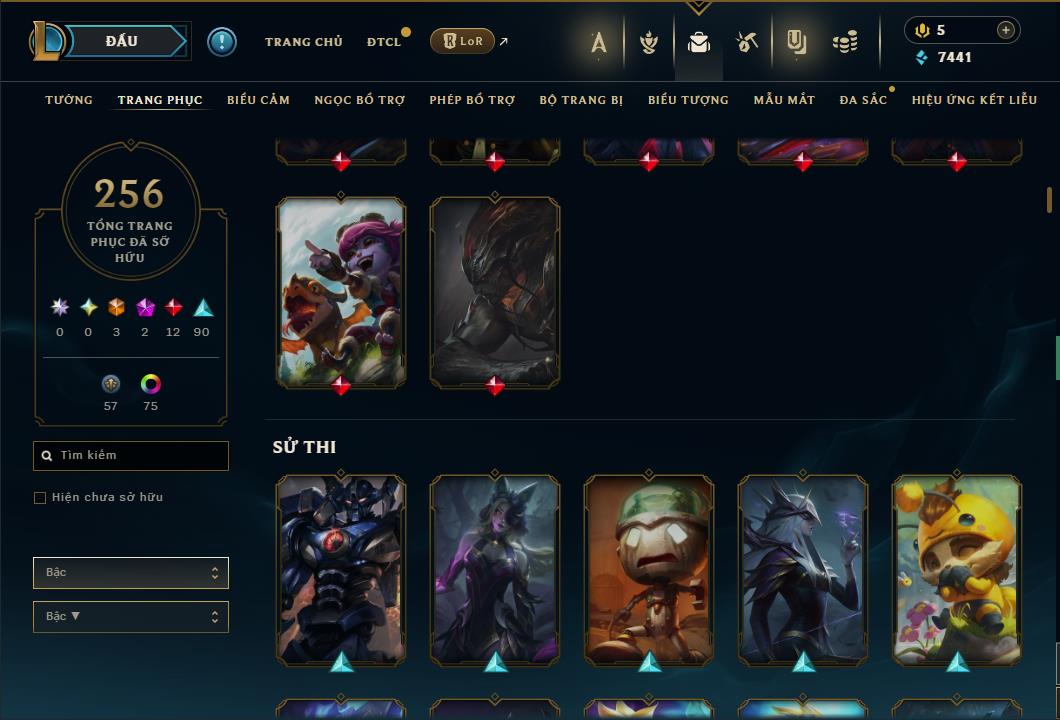Open the blue exclamation alert icon
1060x720 pixels.
pos(222,42)
